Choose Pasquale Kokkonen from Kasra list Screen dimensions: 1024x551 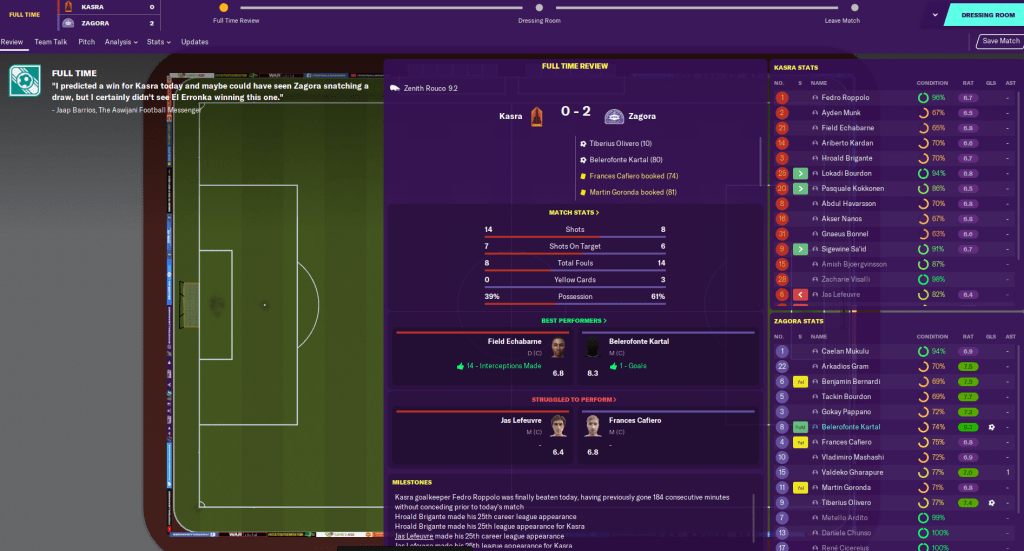(853, 188)
